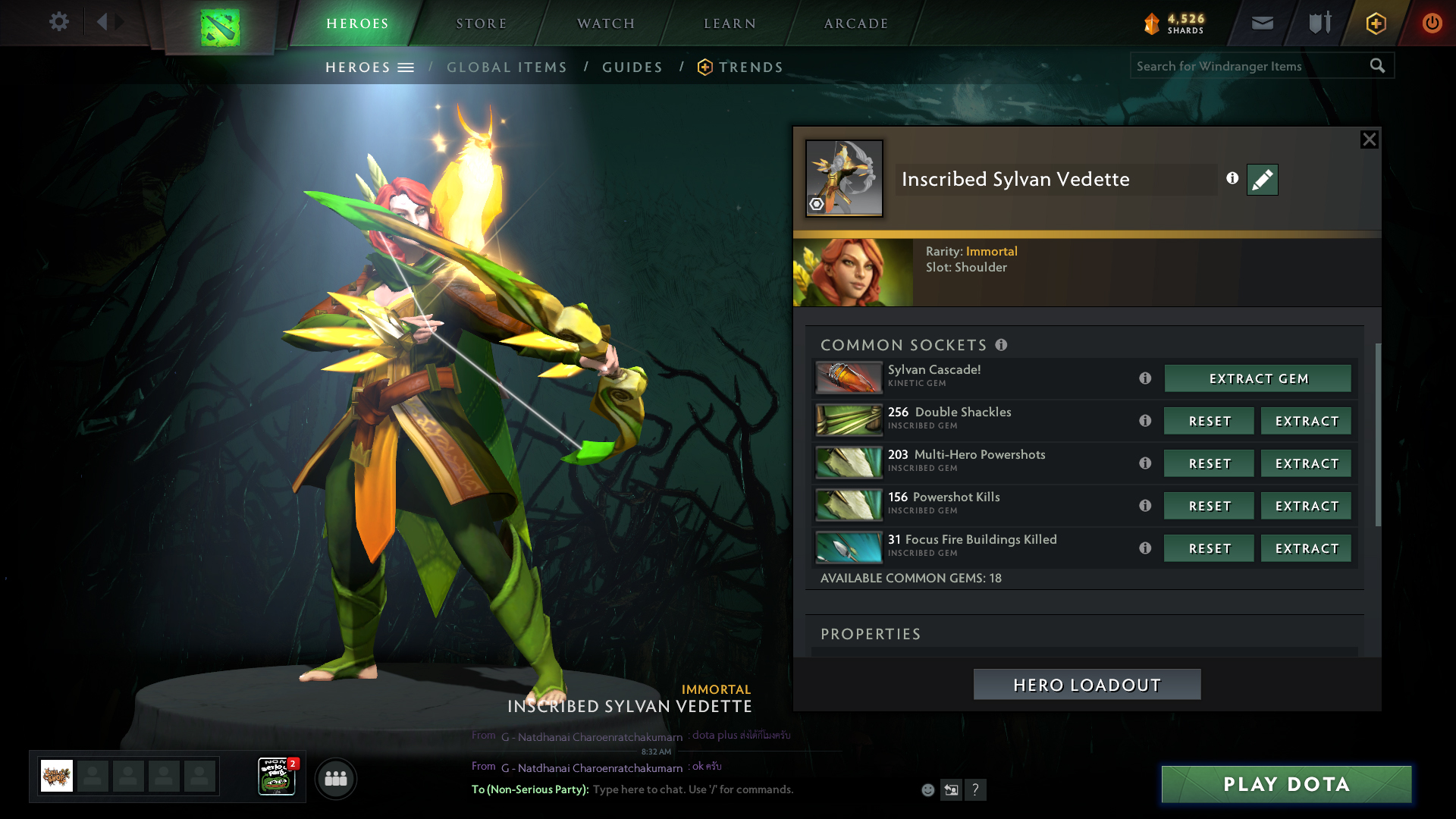Reset the Powershot Kills gem
The height and width of the screenshot is (819, 1456).
1210,506
